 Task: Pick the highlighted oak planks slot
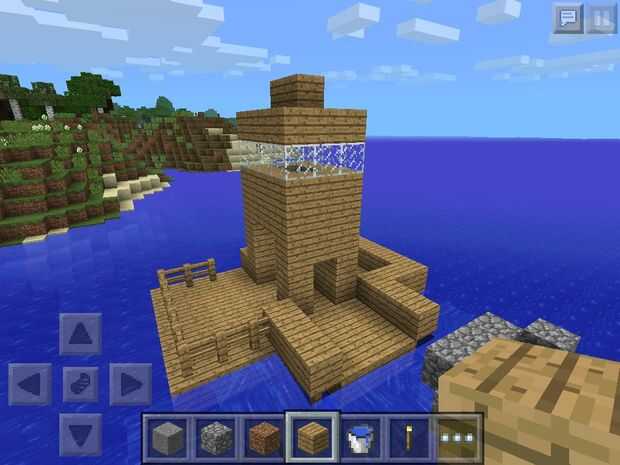pos(311,437)
